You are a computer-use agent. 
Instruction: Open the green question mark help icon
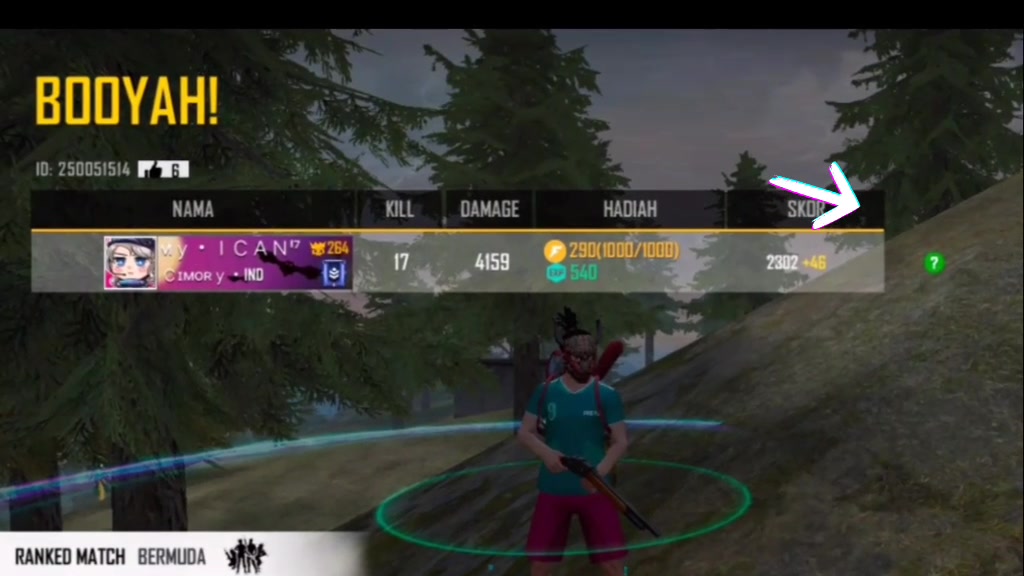pyautogui.click(x=933, y=263)
